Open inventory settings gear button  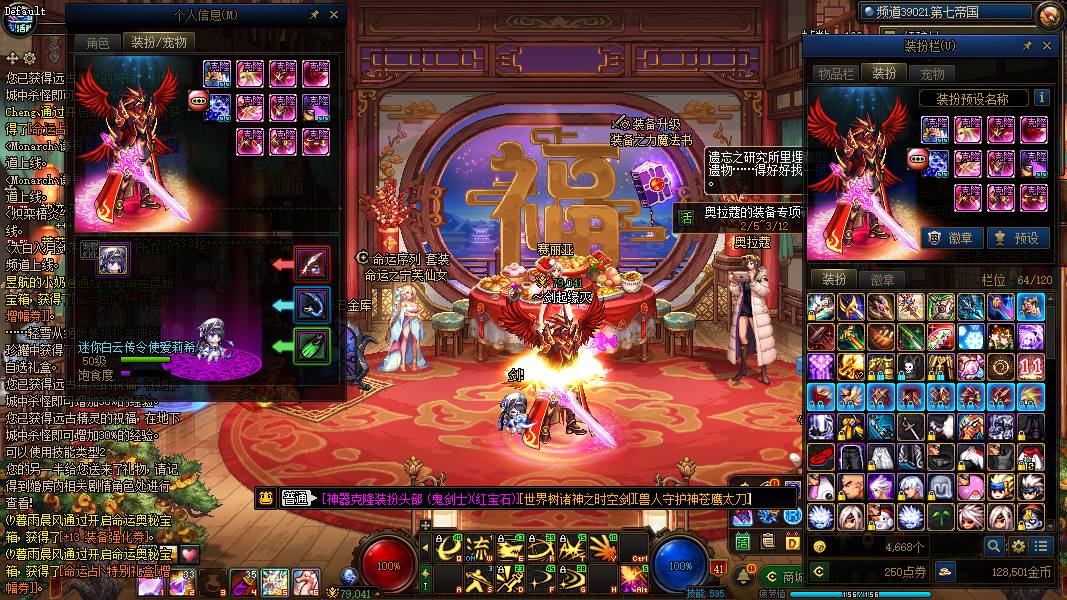[x=1018, y=546]
